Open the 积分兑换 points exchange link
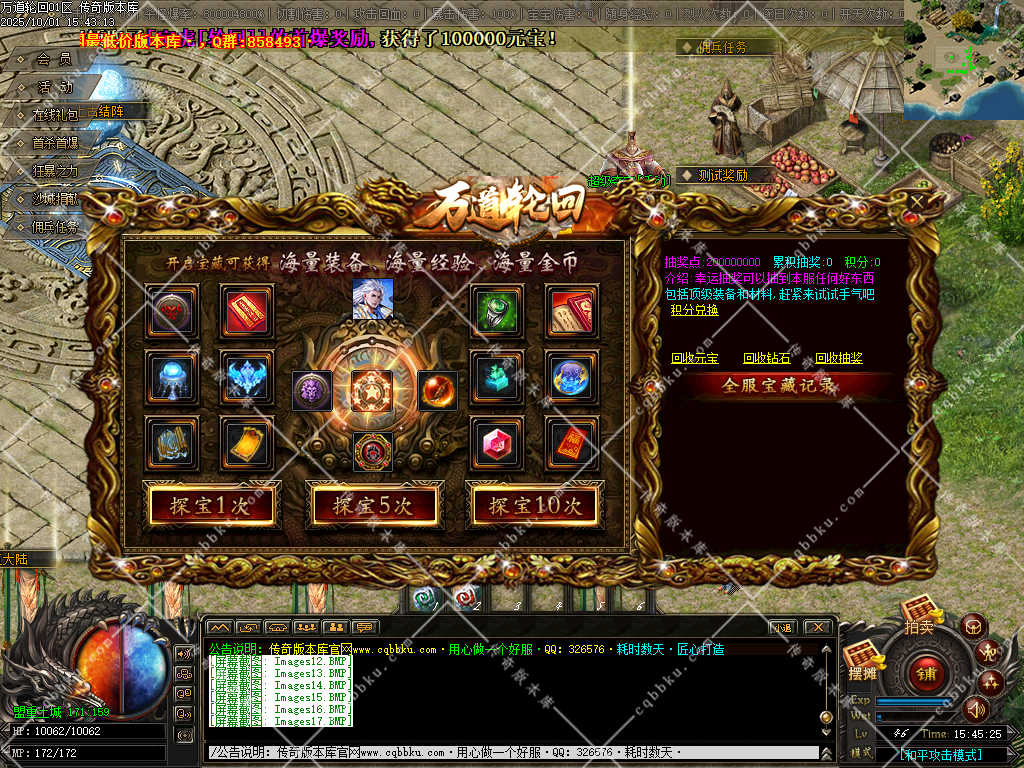 pos(694,310)
